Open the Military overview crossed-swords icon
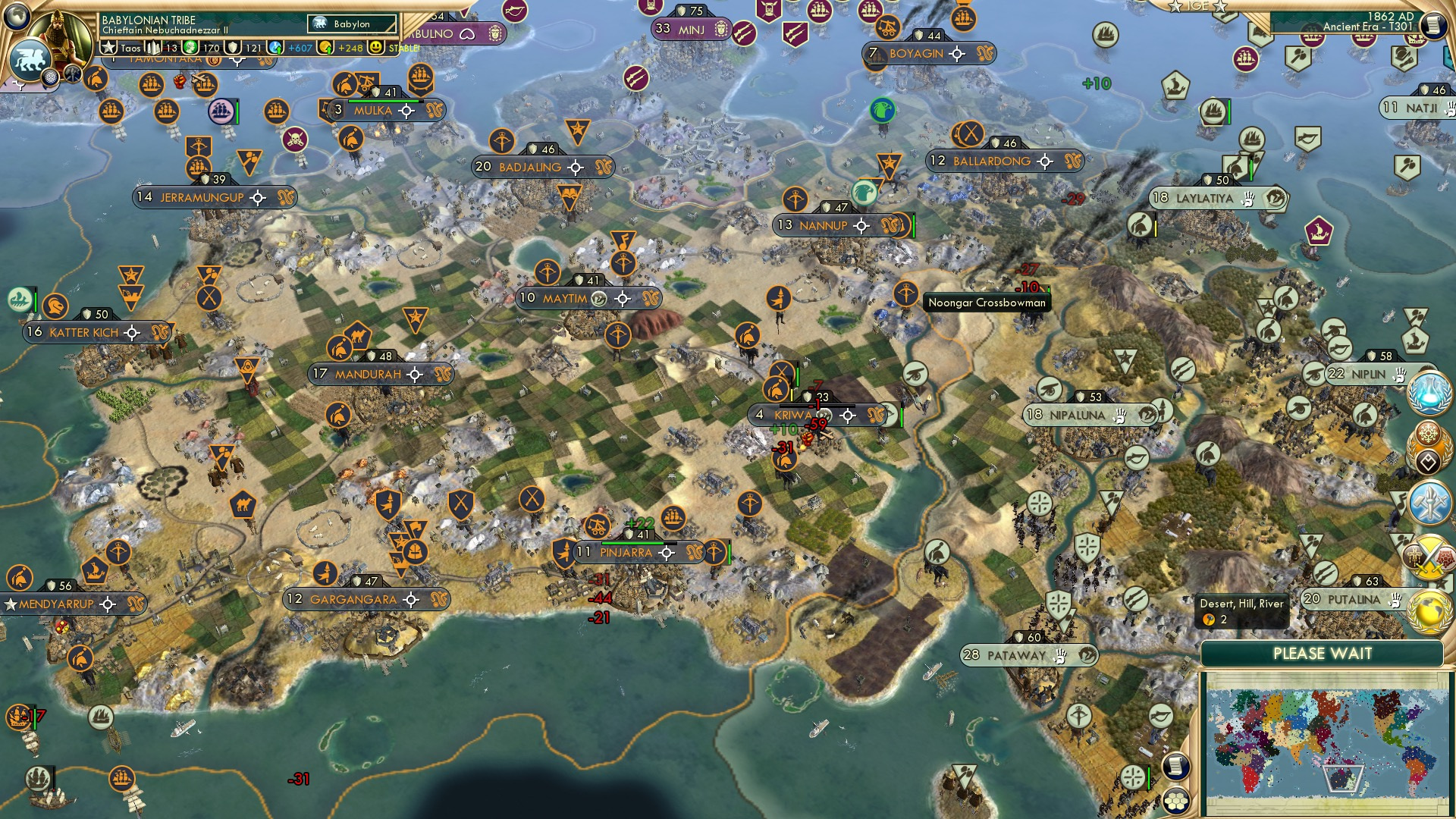 [1429, 556]
